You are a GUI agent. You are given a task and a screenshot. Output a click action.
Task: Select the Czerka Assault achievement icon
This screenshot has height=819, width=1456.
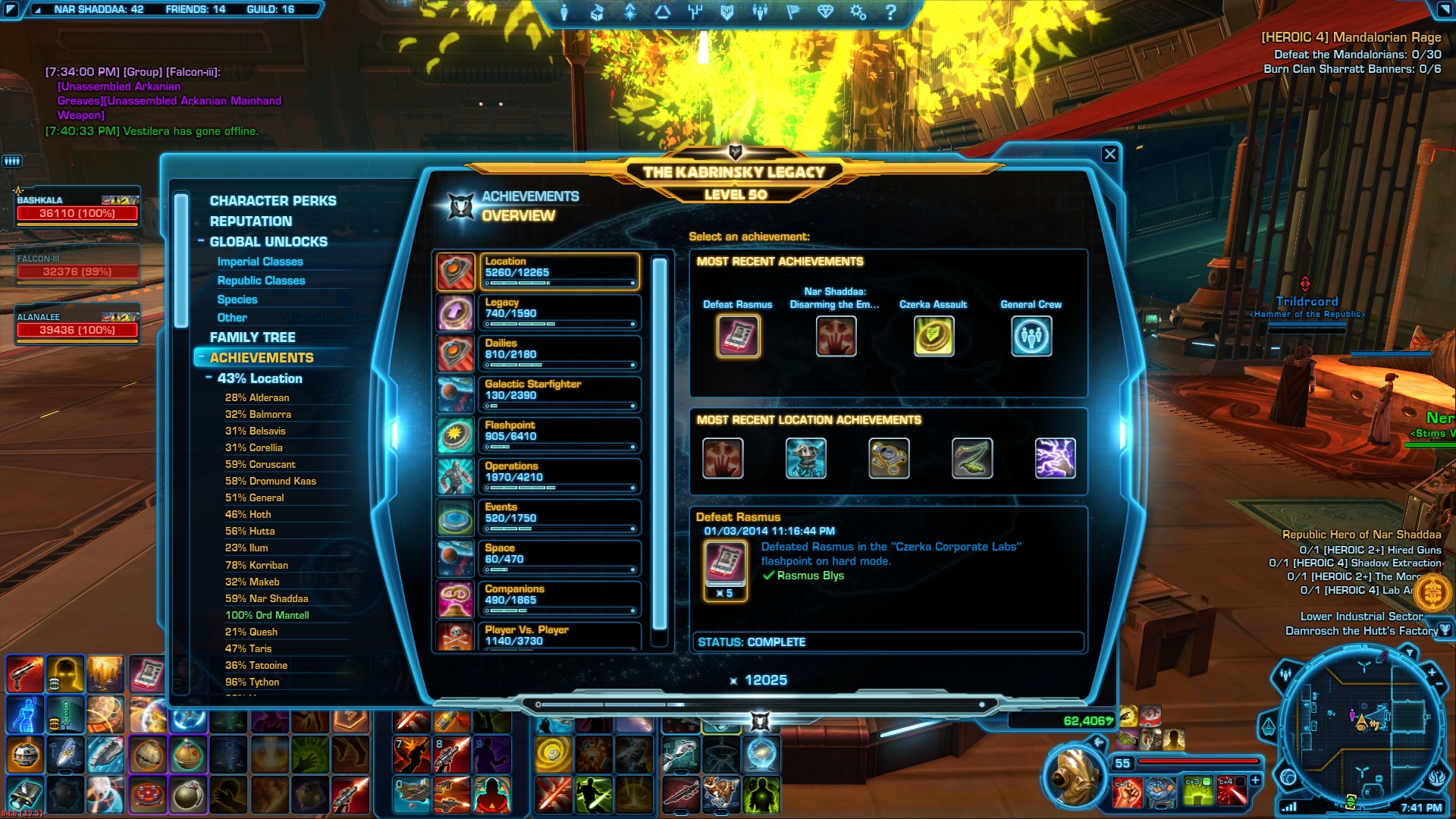(934, 336)
